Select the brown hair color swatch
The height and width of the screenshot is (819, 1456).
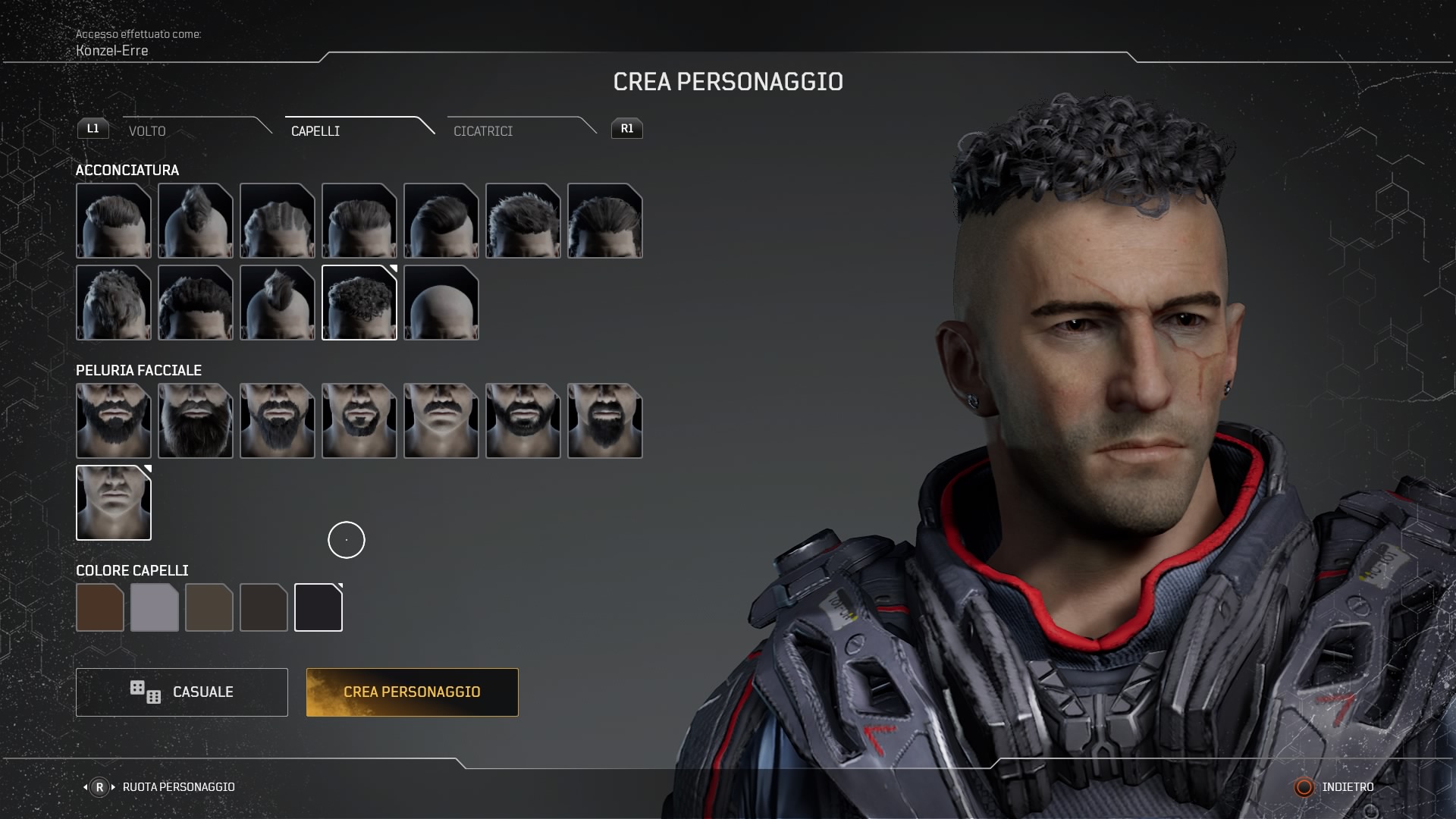(x=100, y=607)
